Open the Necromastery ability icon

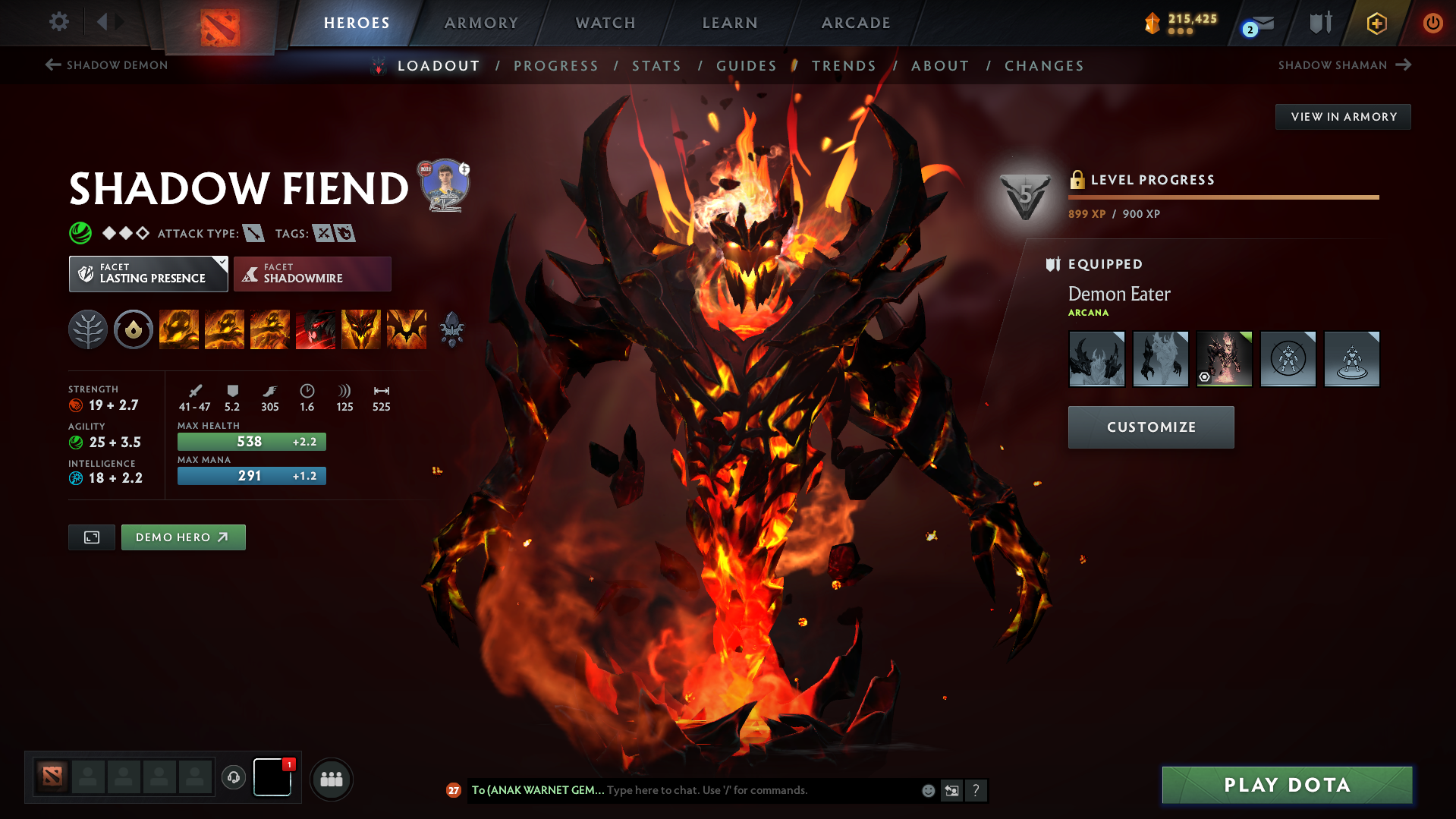[x=316, y=329]
